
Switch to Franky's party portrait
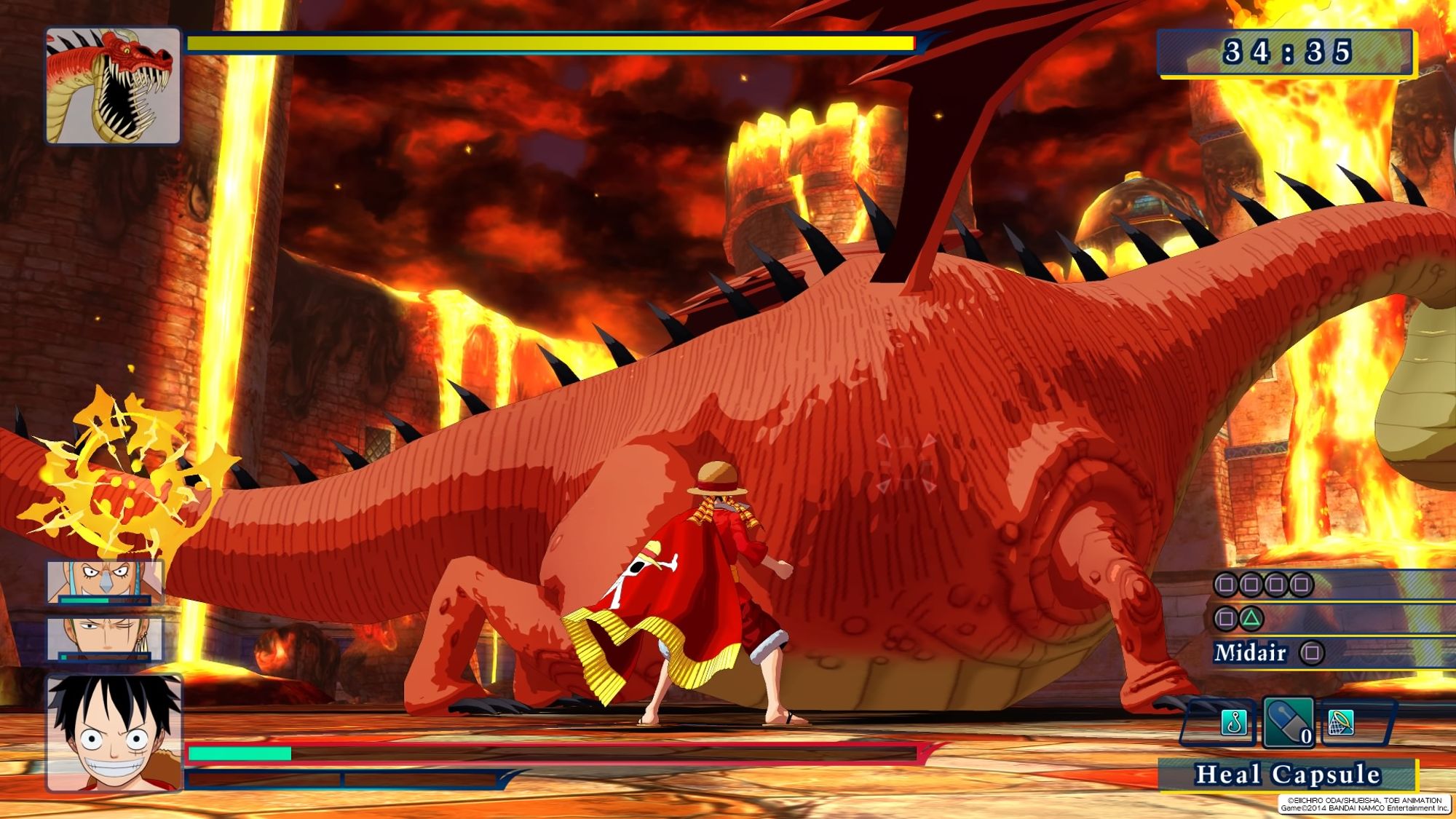point(106,581)
